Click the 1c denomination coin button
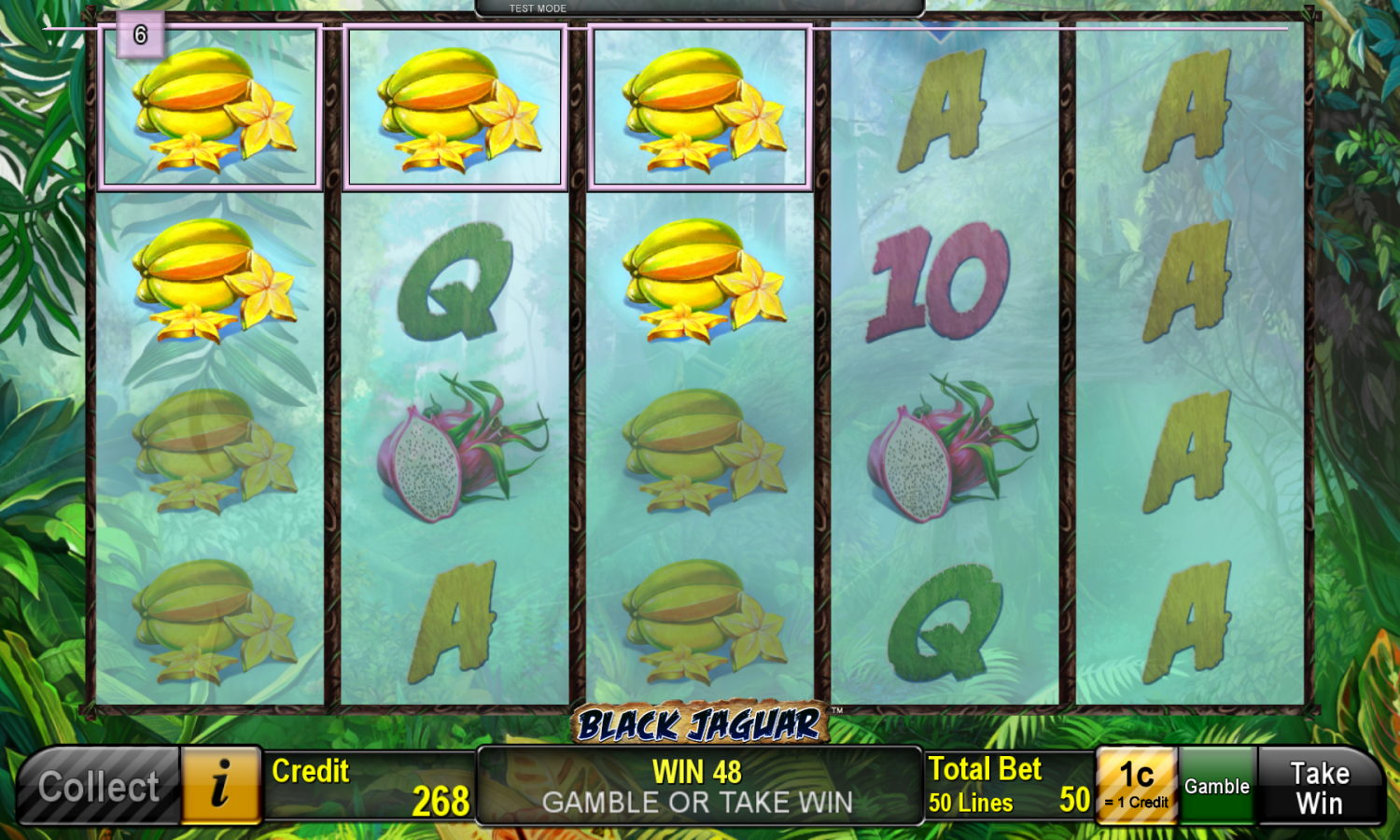This screenshot has width=1400, height=840. tap(1136, 785)
